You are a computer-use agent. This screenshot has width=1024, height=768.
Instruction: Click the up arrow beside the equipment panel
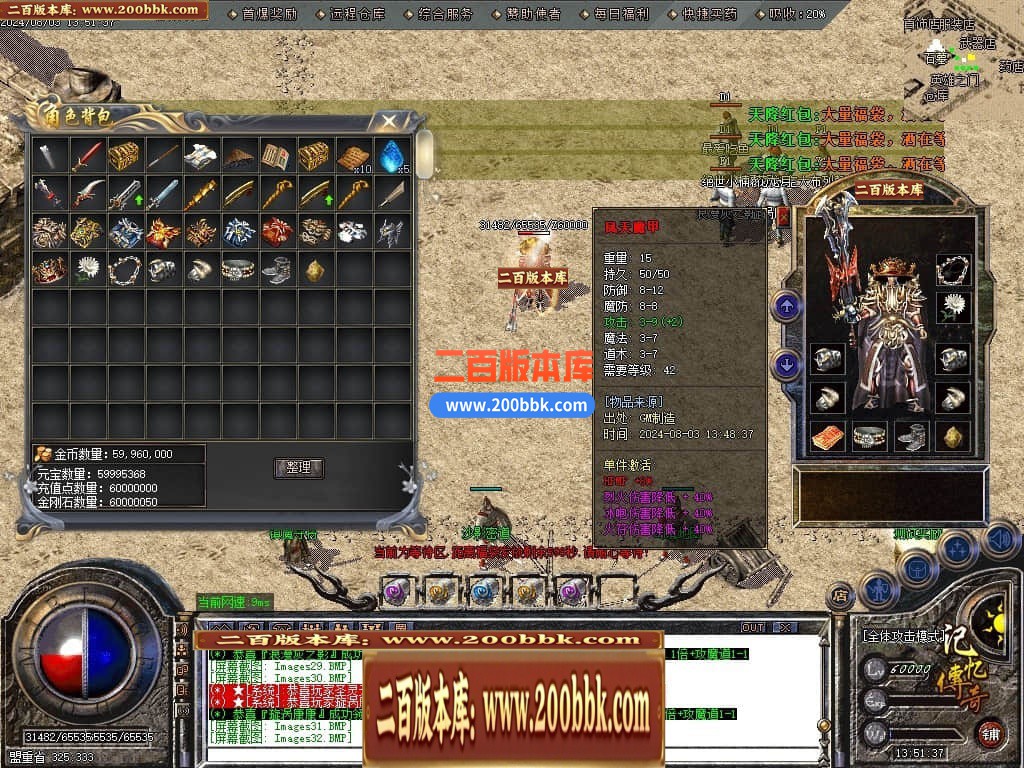(x=787, y=307)
